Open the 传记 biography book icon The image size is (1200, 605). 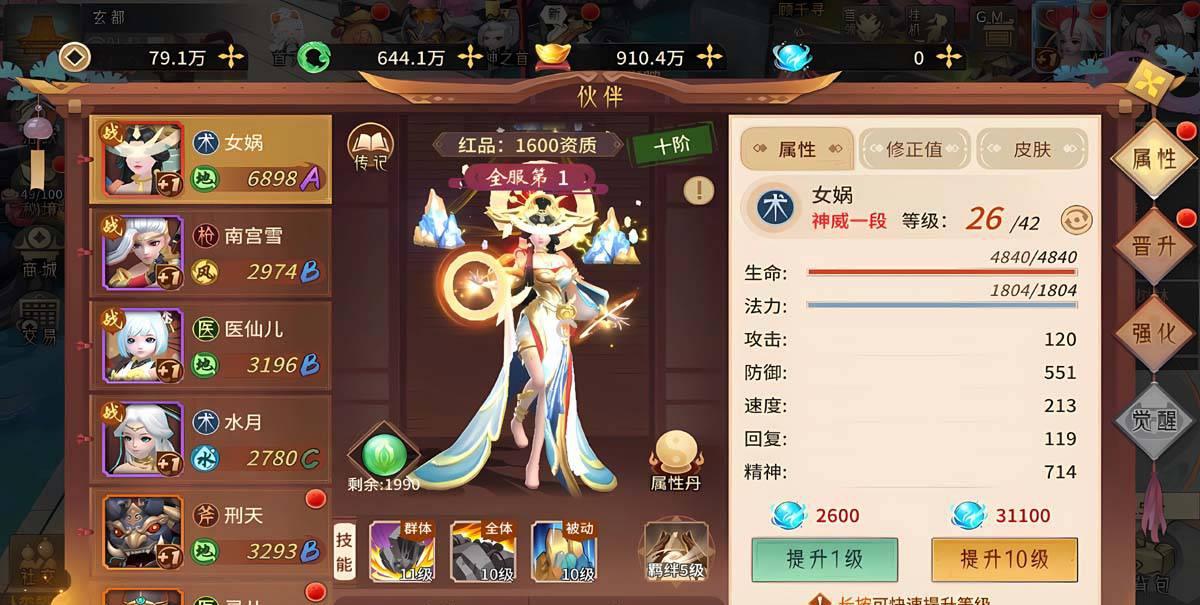370,148
